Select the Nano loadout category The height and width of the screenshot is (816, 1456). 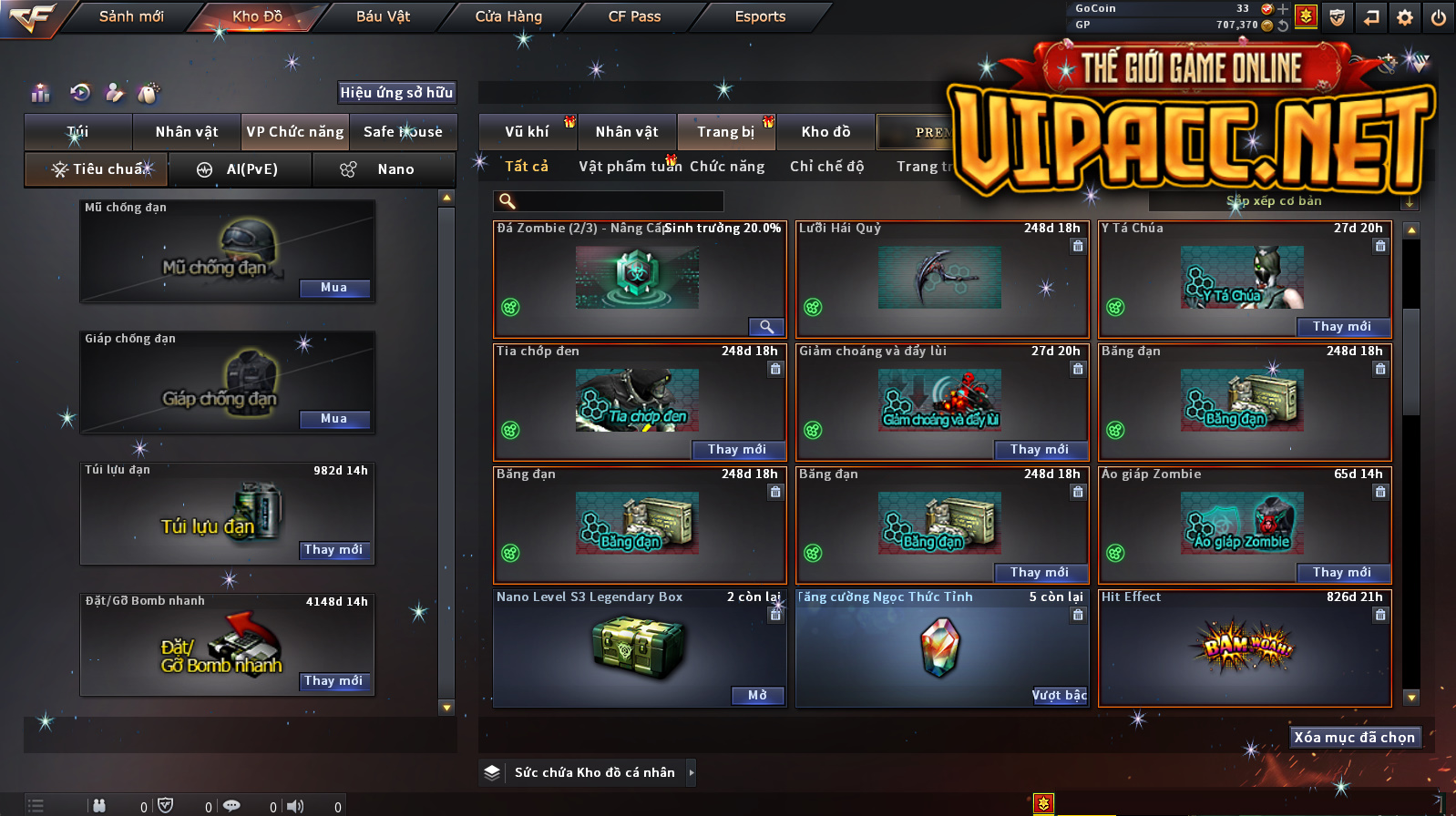[384, 169]
